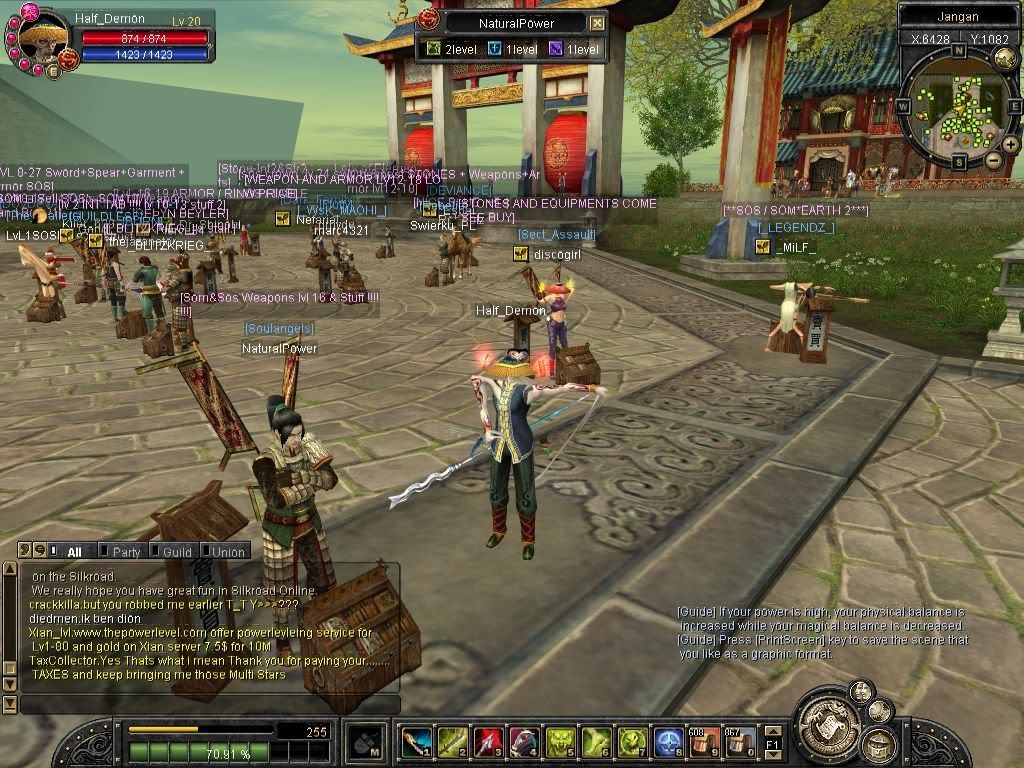
Task: Use the green demon face skill in slot 5
Action: [x=560, y=742]
